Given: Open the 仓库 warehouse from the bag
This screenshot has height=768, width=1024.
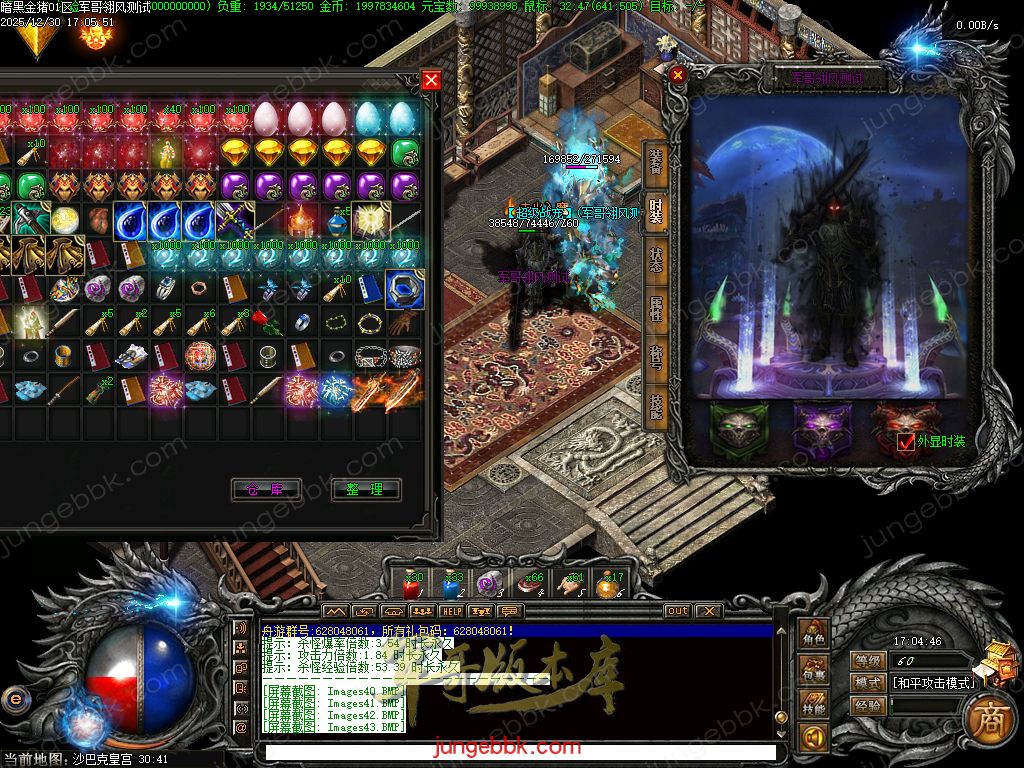Looking at the screenshot, I should click(x=266, y=489).
